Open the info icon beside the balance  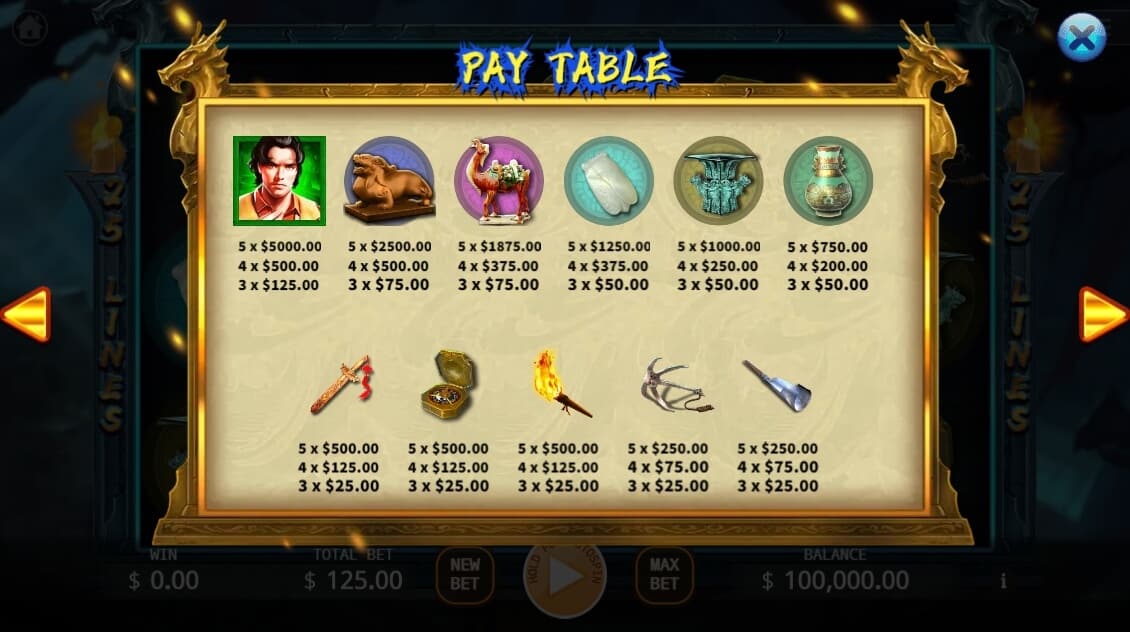[x=1003, y=581]
